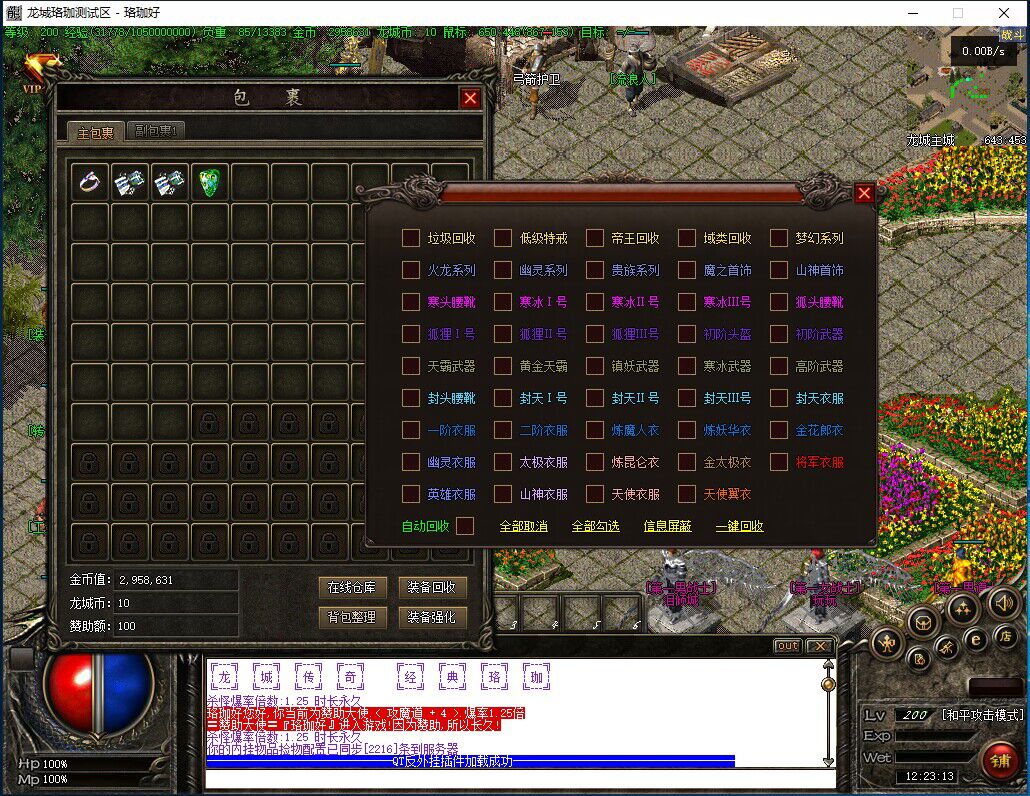The image size is (1030, 796).
Task: Choose 全部取消 to uncheck all
Action: click(x=524, y=526)
